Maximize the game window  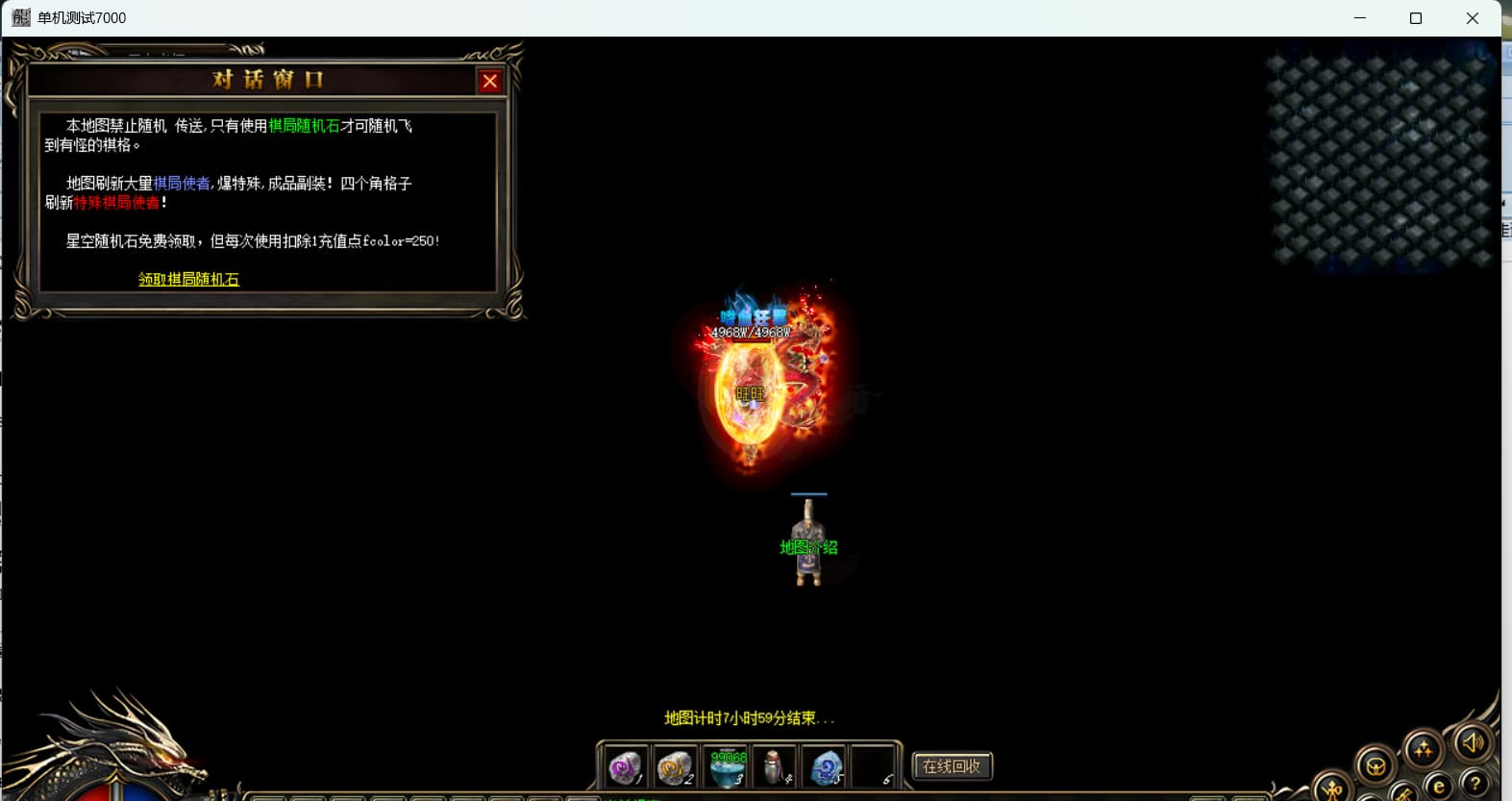(x=1416, y=18)
